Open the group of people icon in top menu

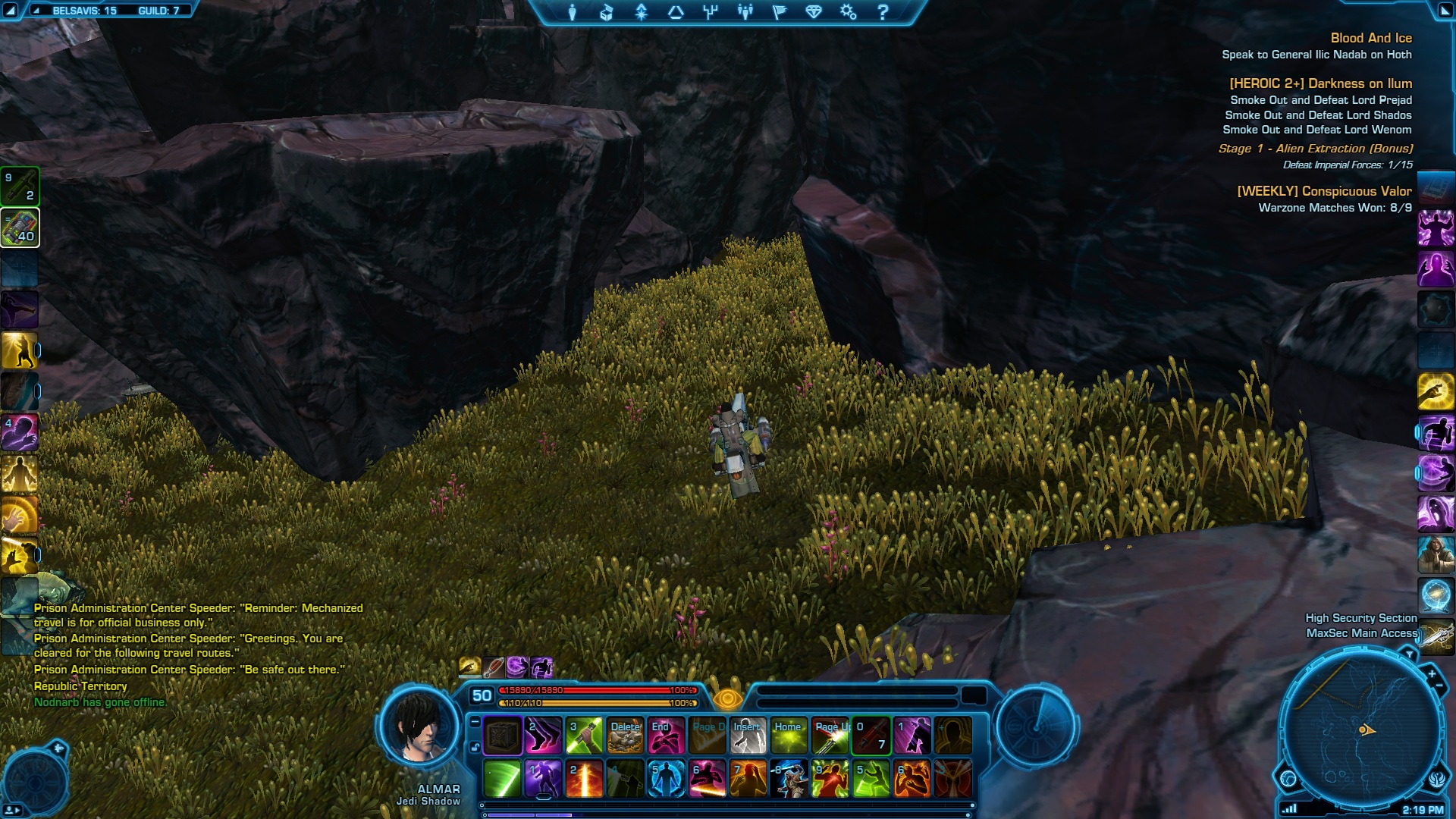click(x=745, y=12)
